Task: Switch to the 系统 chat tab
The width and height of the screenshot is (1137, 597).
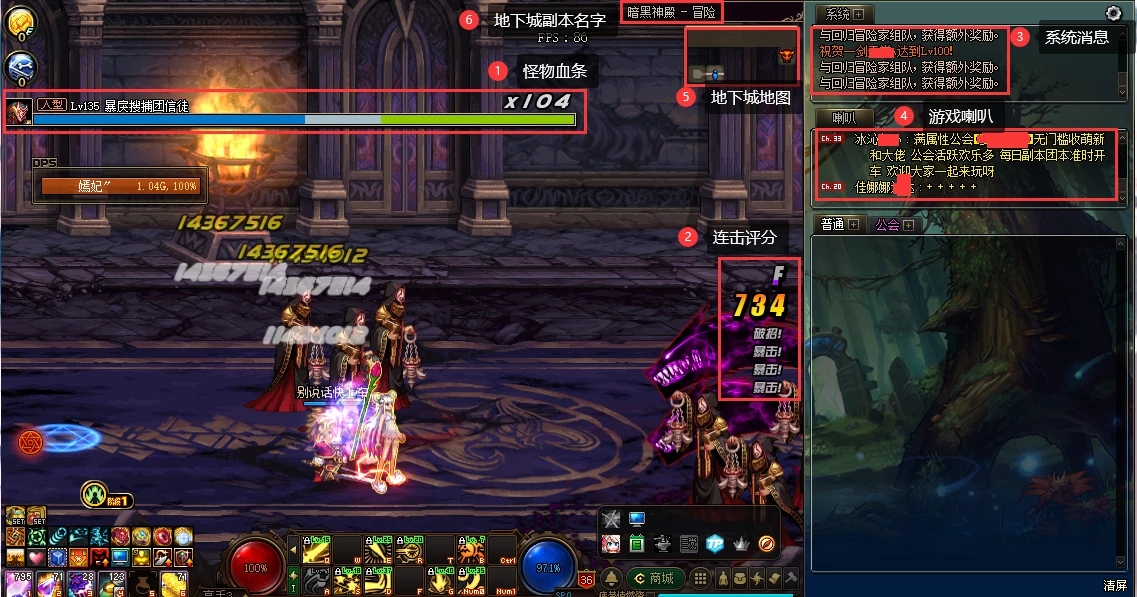Action: (838, 14)
